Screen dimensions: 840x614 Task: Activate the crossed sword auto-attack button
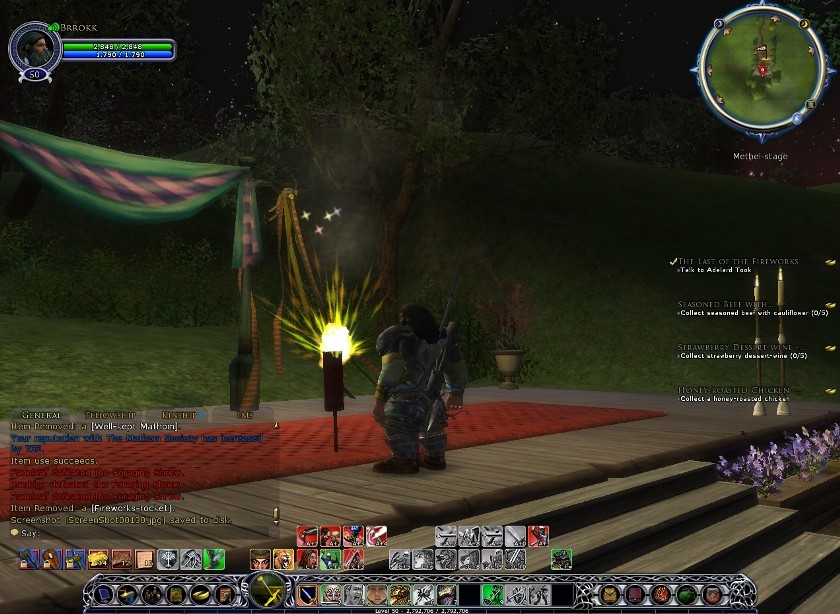pyautogui.click(x=267, y=592)
